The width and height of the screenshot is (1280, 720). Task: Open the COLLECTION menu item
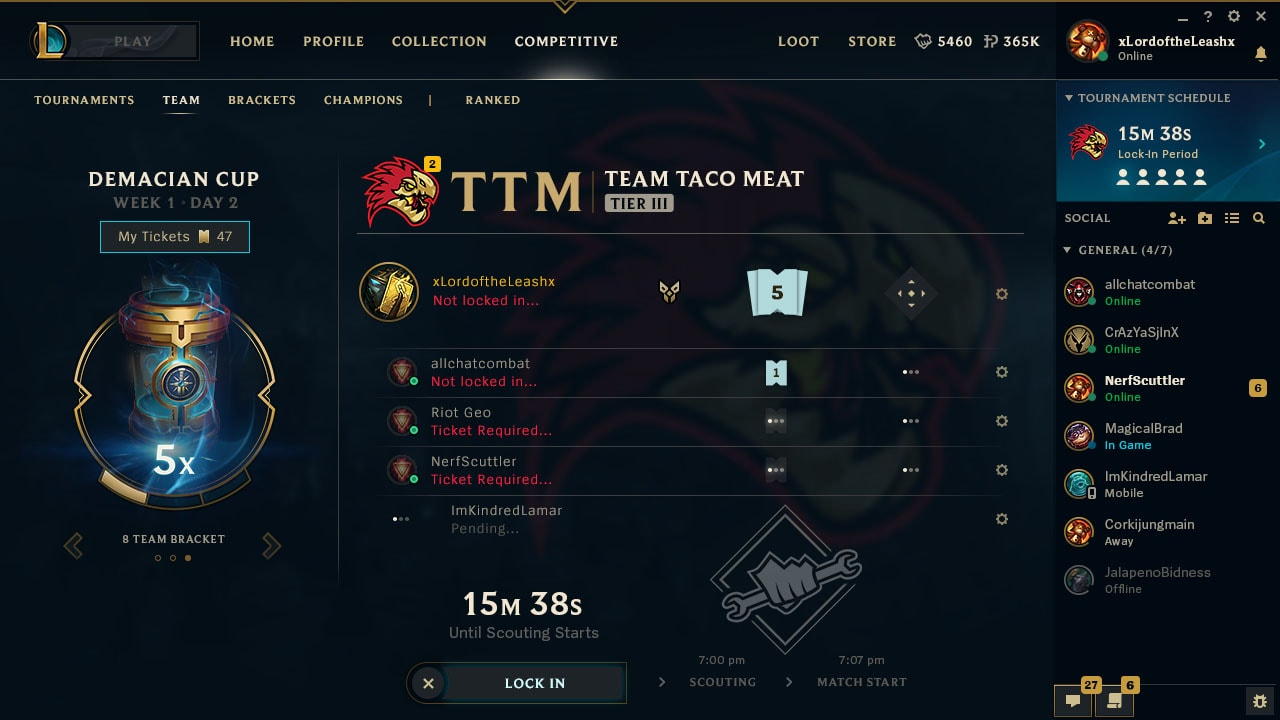click(439, 42)
